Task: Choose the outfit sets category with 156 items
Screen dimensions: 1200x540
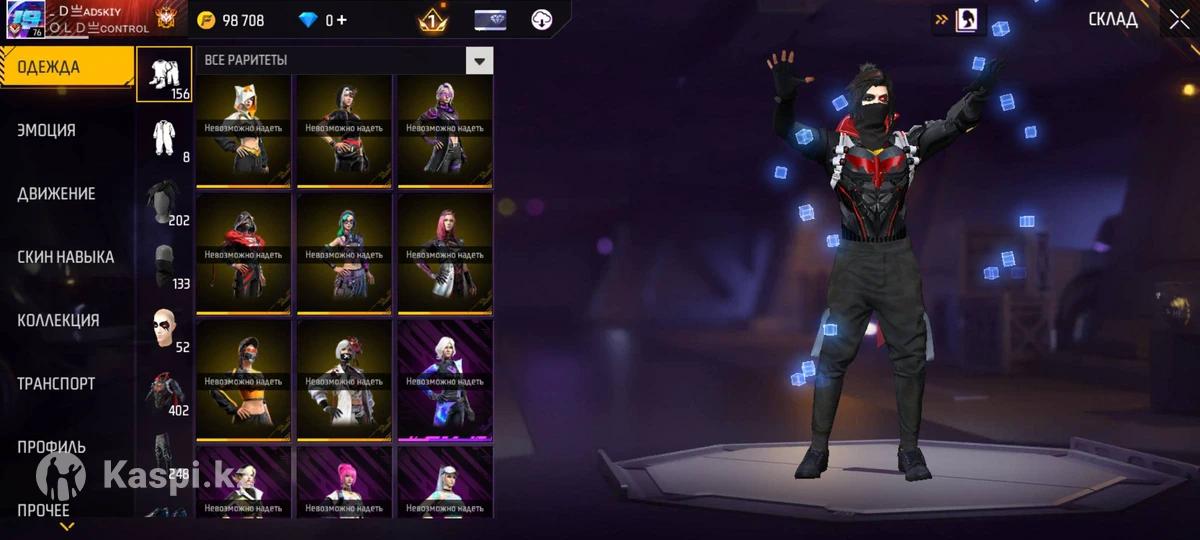Action: [164, 74]
